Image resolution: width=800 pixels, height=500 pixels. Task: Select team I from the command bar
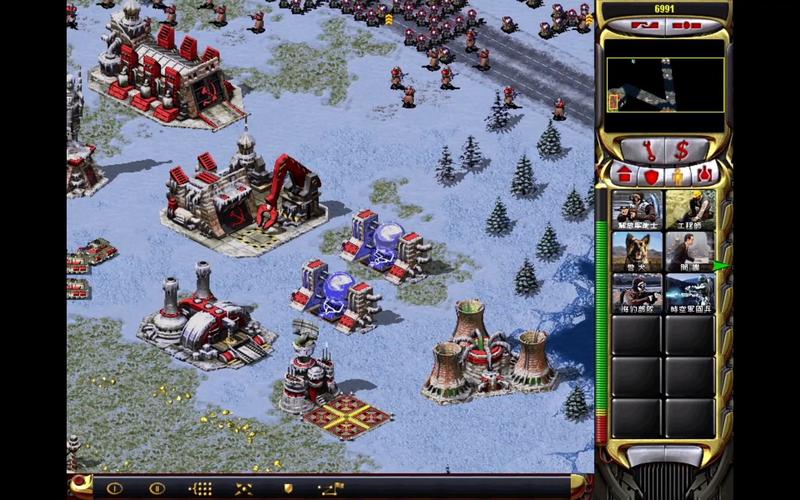[114, 488]
